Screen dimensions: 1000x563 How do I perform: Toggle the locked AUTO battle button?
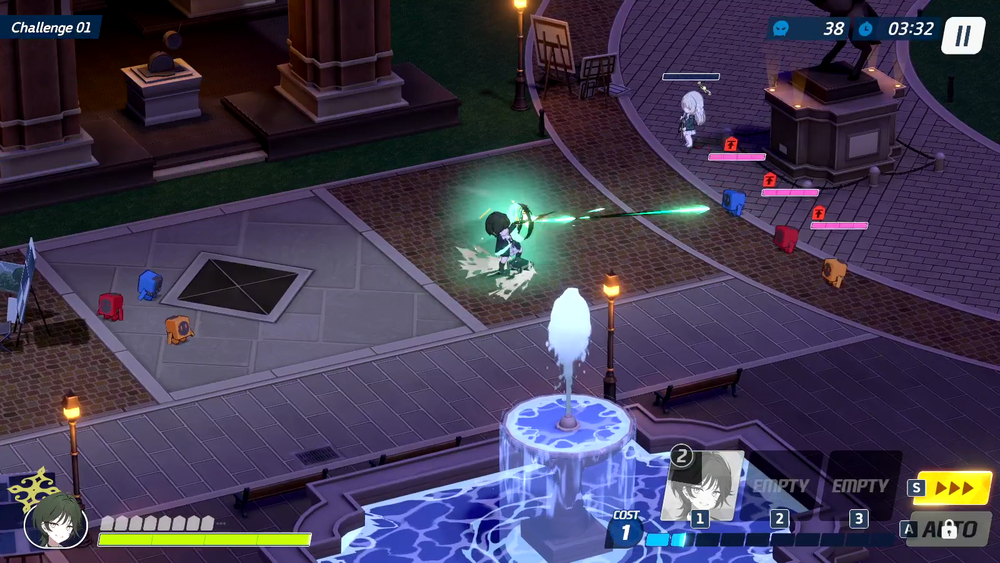pyautogui.click(x=948, y=529)
